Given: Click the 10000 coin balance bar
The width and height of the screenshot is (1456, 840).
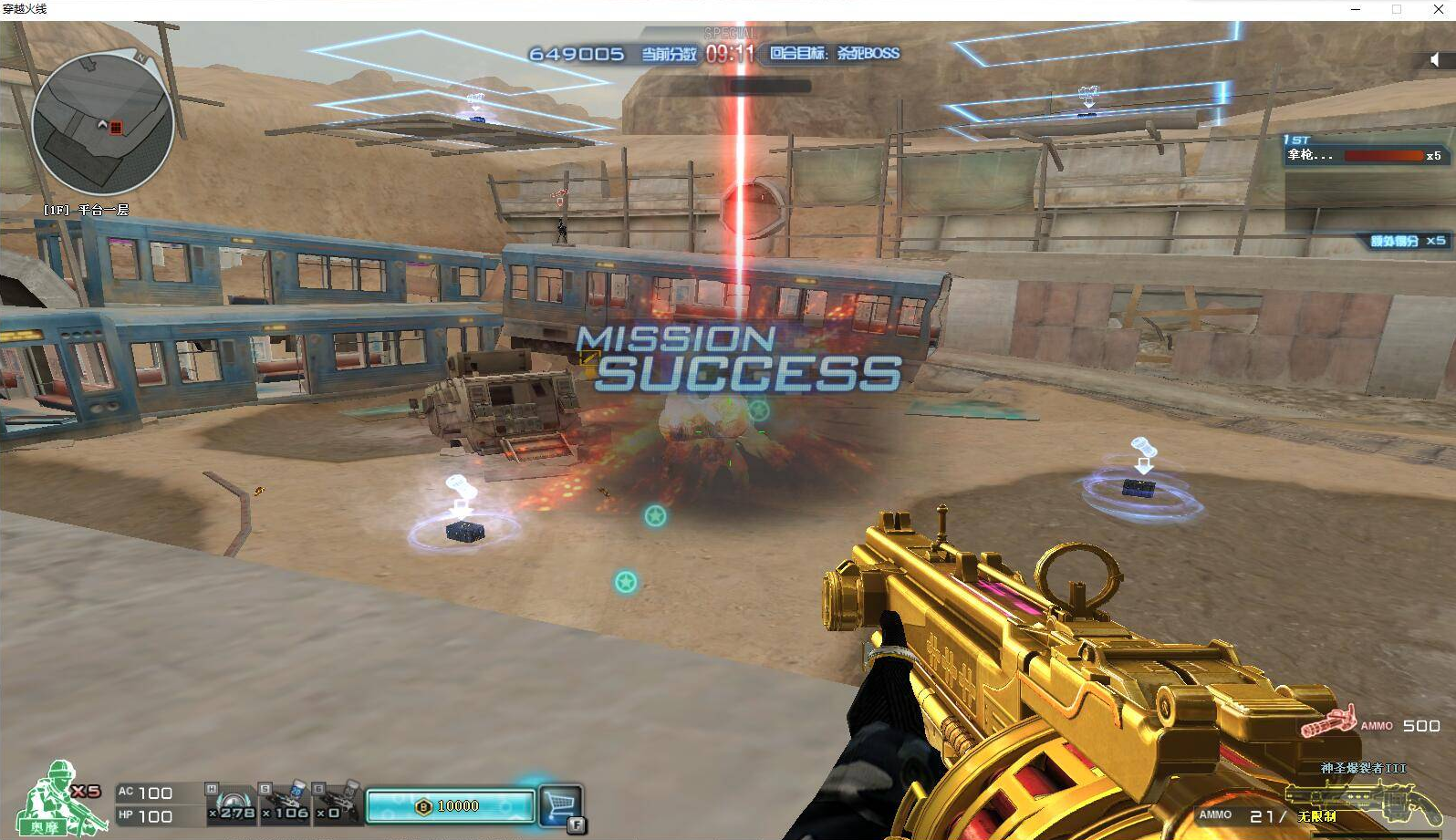Looking at the screenshot, I should coord(450,805).
